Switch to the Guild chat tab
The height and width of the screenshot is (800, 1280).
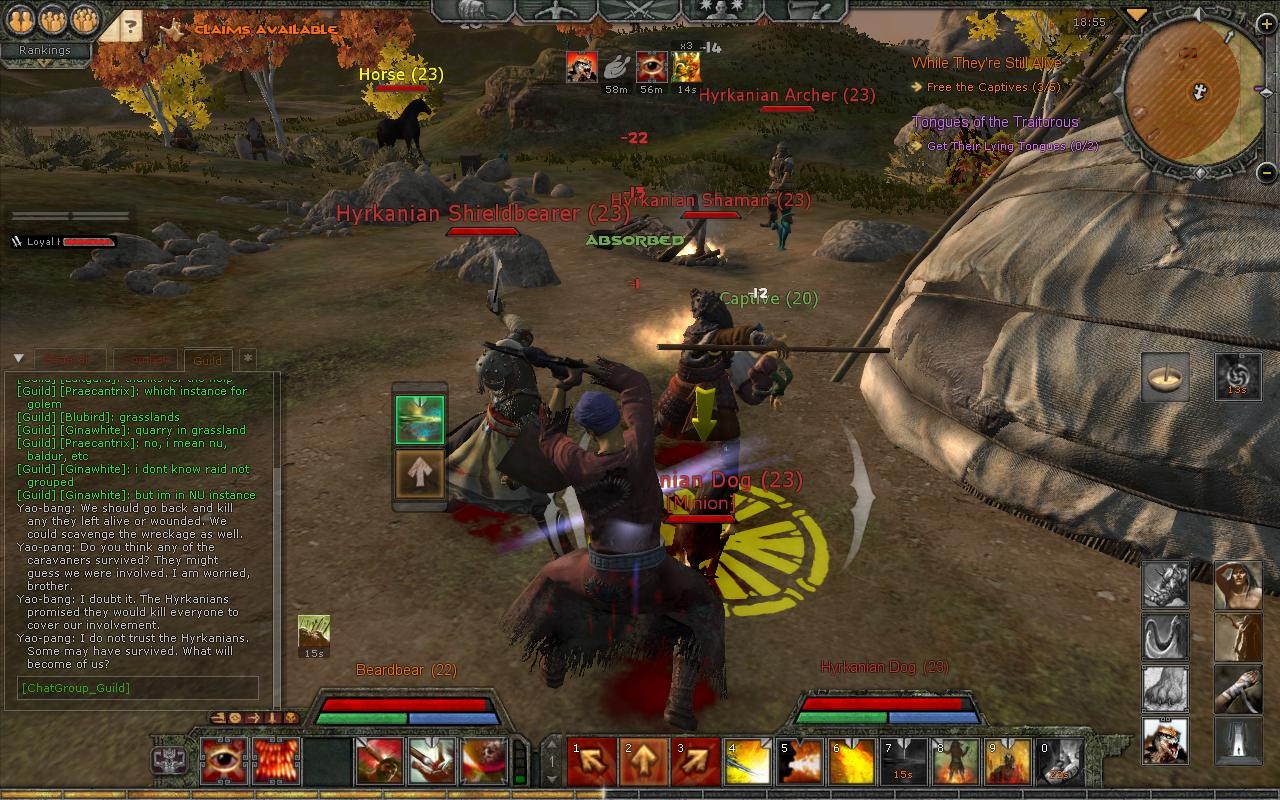tap(208, 360)
